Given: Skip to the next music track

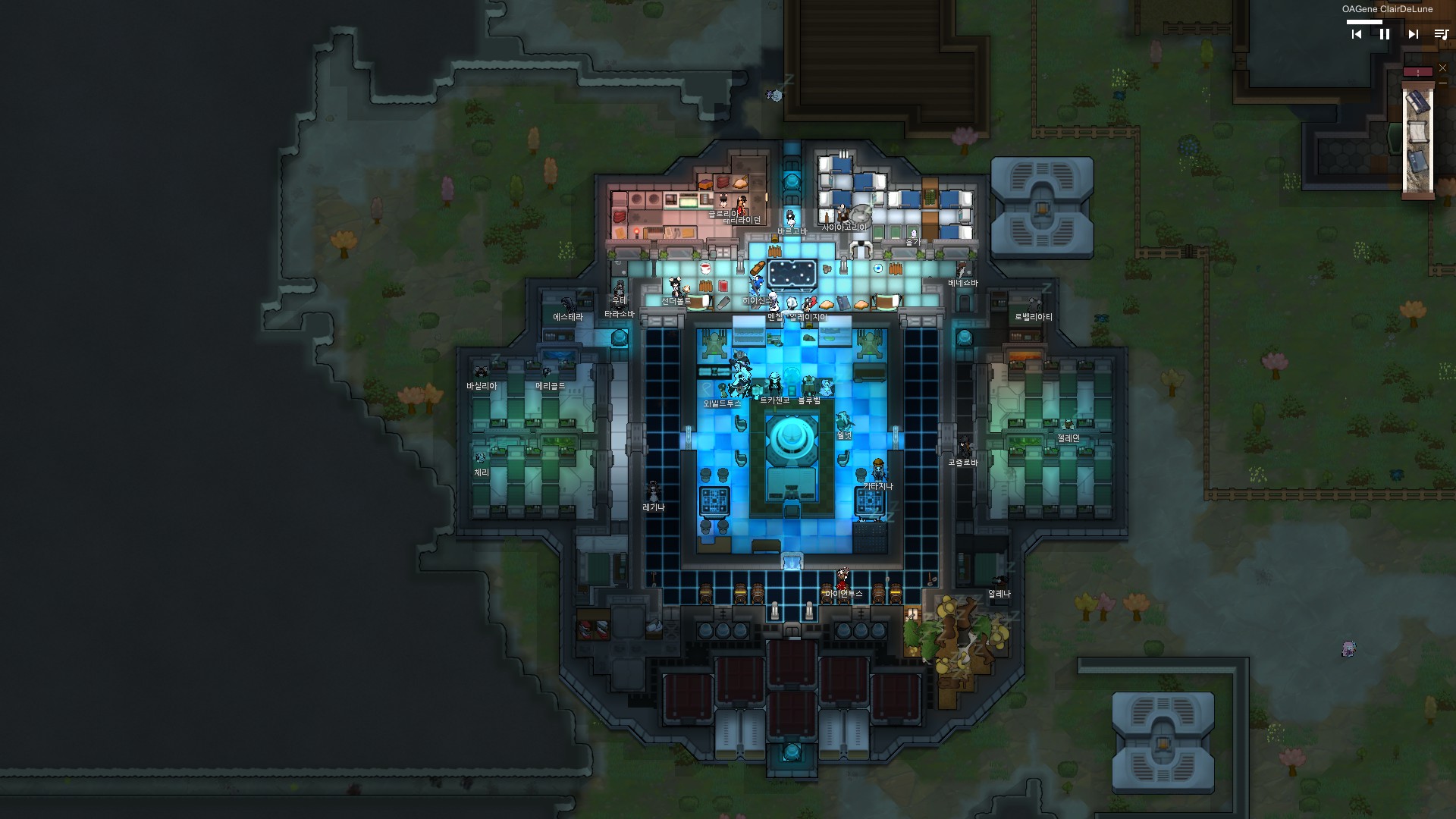Looking at the screenshot, I should pos(1413,34).
